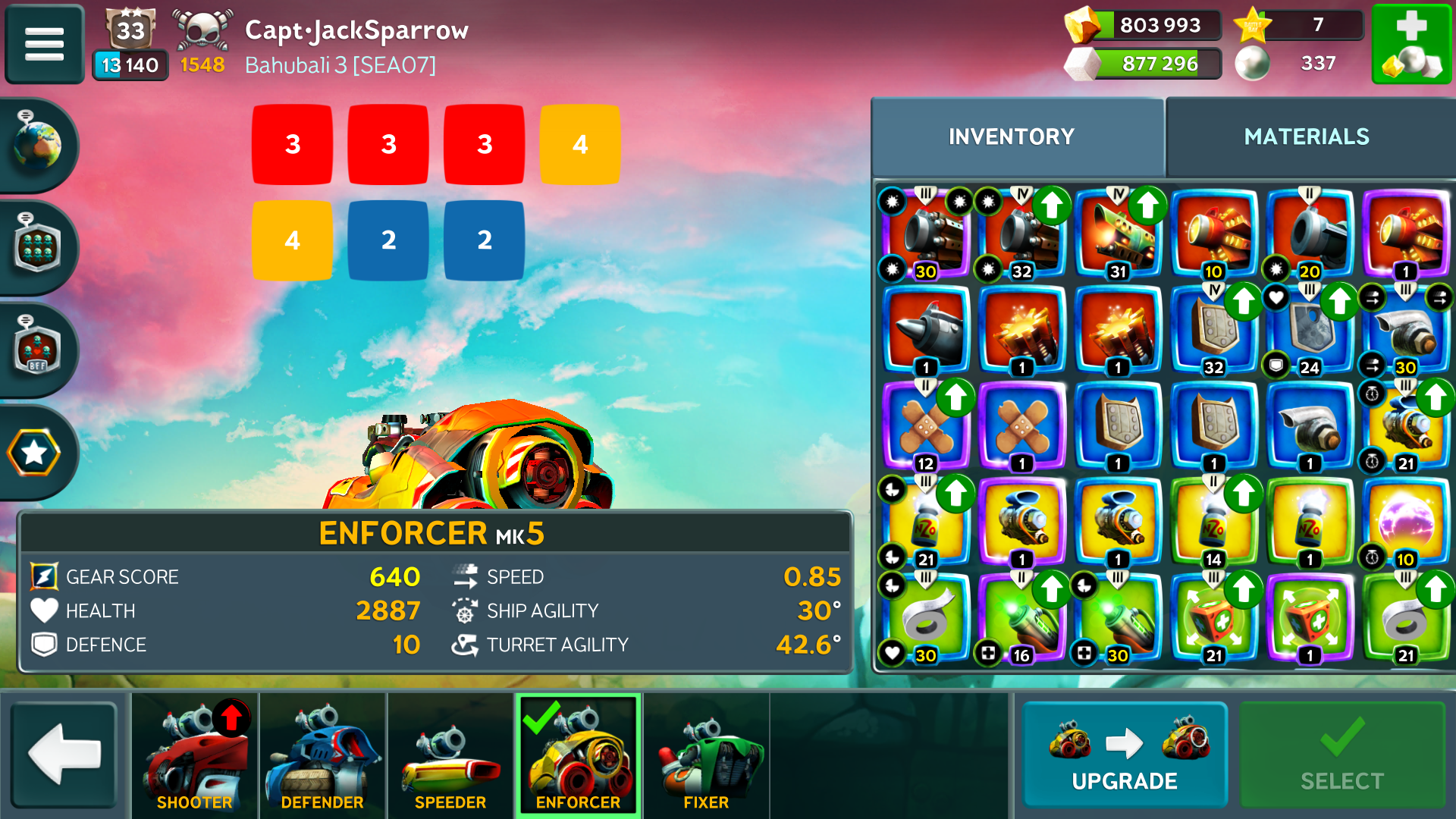
Task: Buy more currency with green plus button
Action: 1411,43
